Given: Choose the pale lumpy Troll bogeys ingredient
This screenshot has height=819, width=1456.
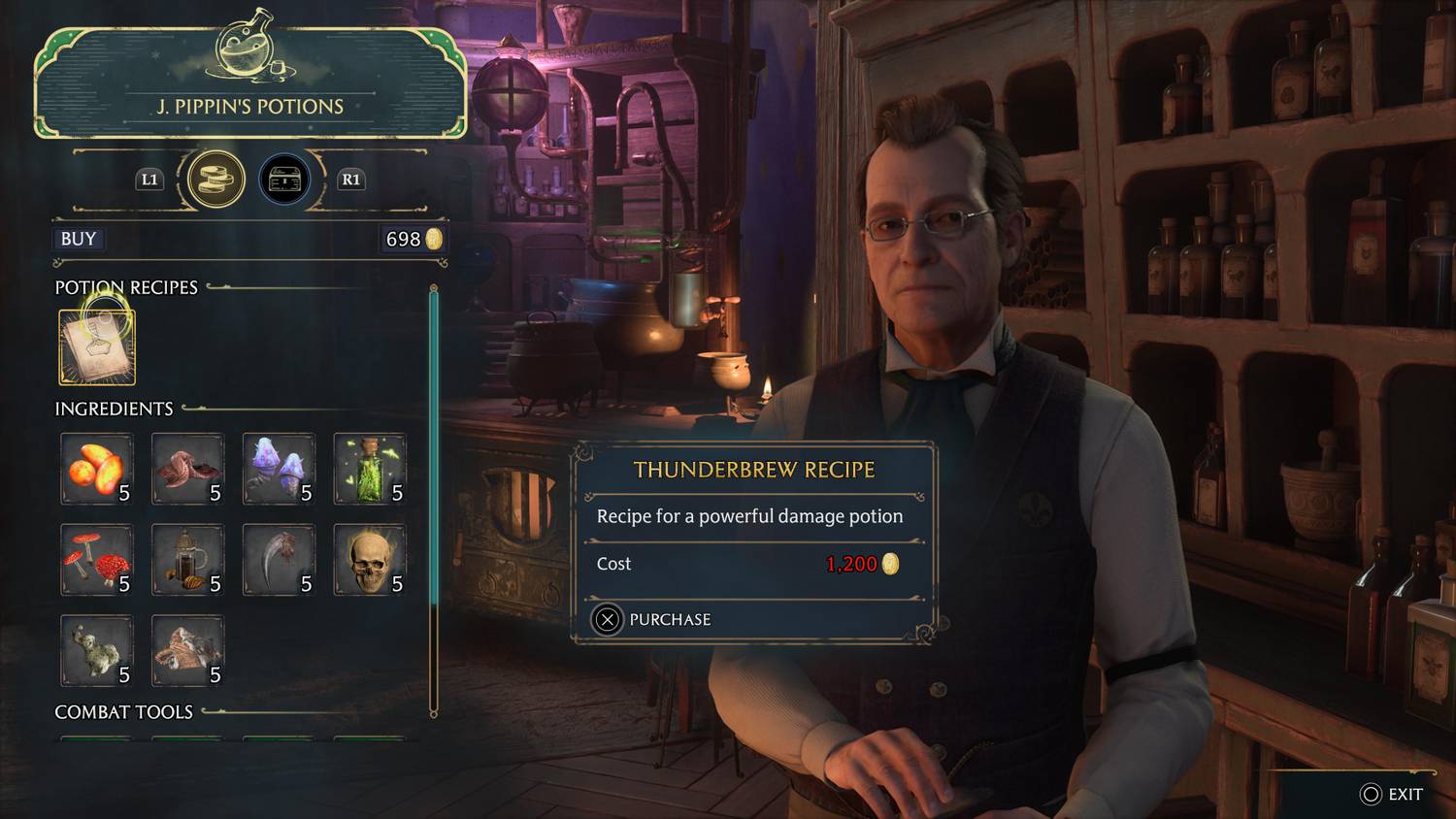Looking at the screenshot, I should click(97, 650).
